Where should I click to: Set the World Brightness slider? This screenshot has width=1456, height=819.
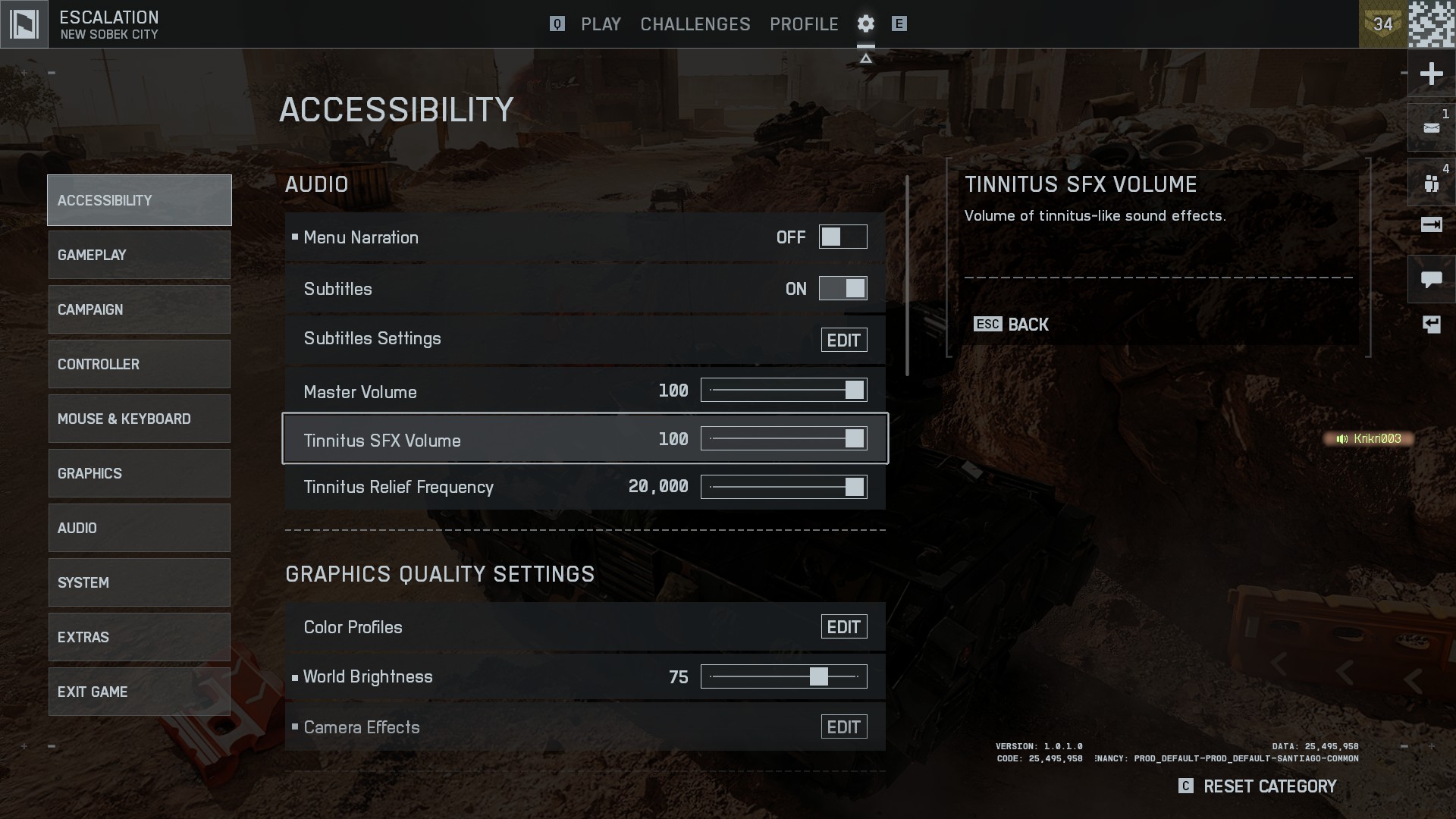click(x=783, y=676)
